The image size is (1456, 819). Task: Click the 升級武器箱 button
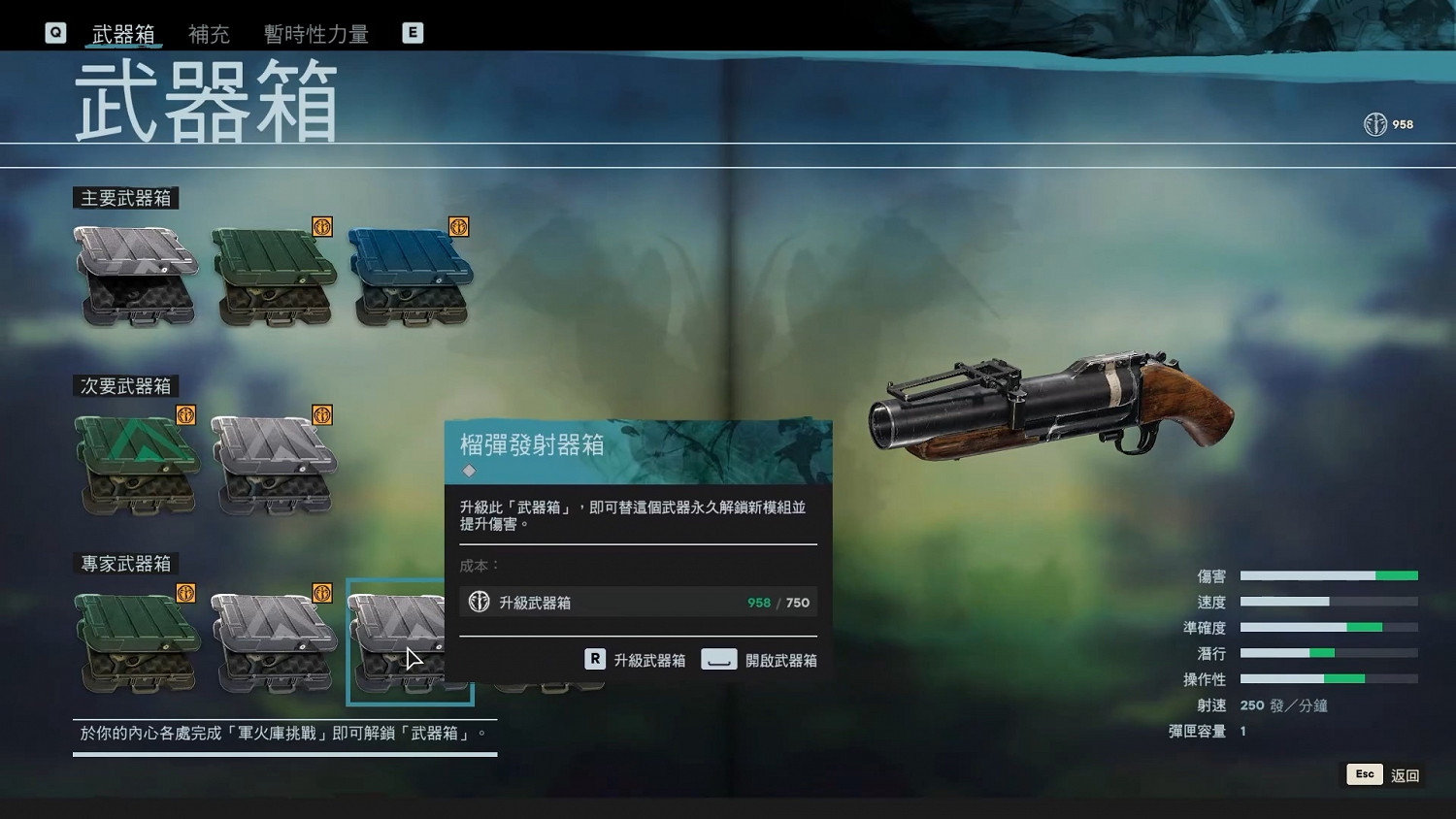pos(637,659)
